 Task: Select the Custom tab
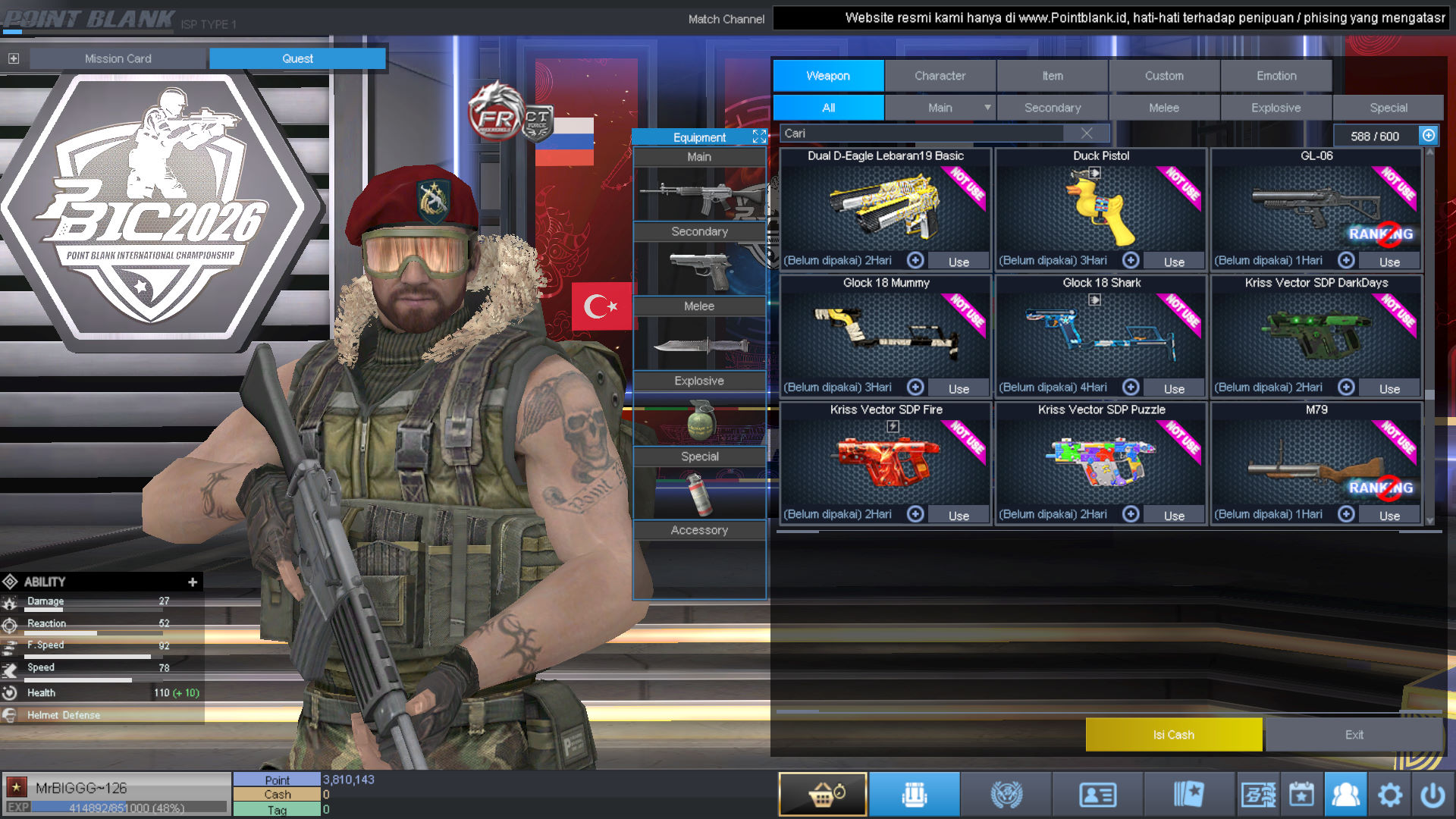coord(1164,76)
